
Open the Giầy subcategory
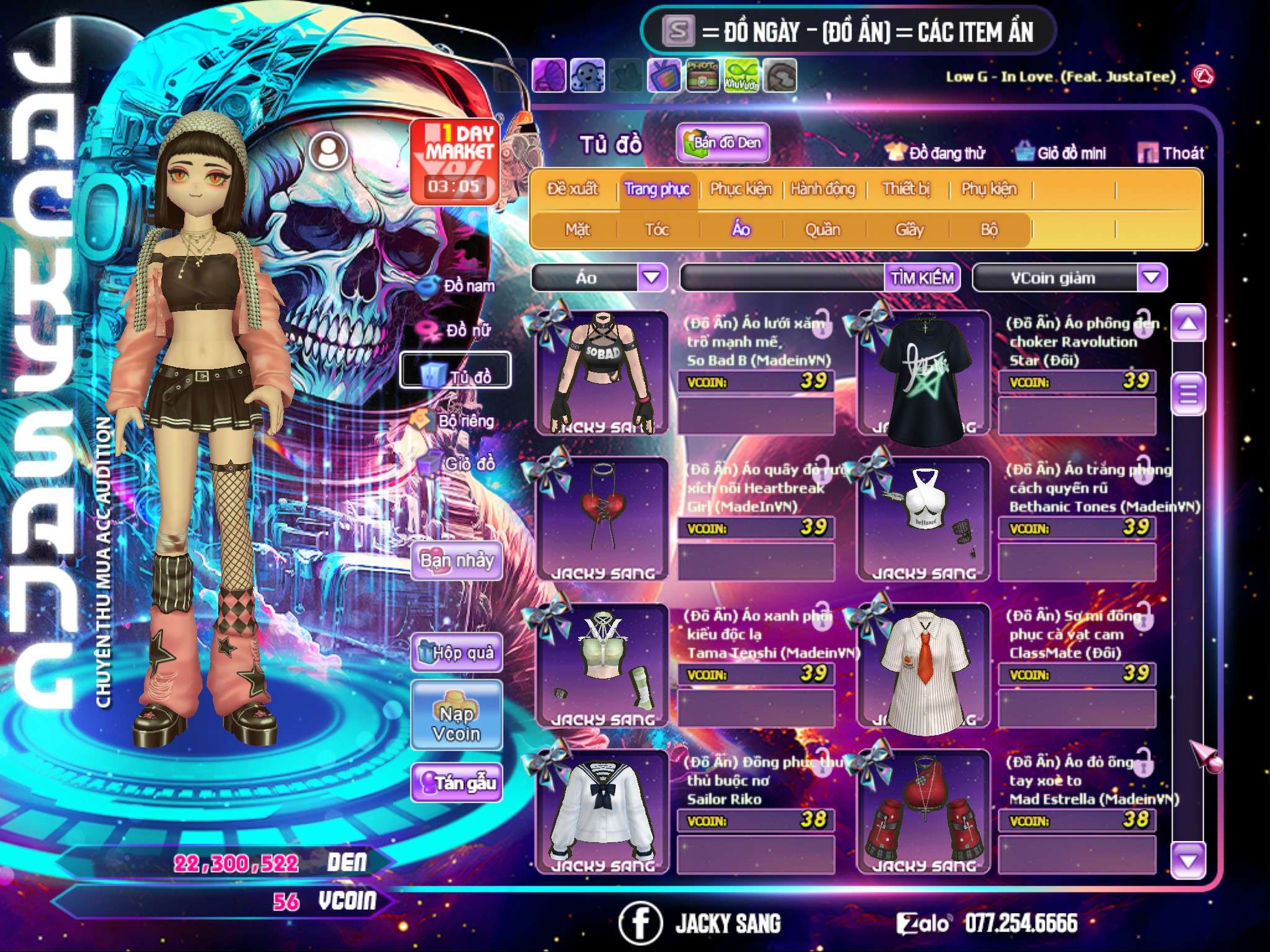(909, 230)
